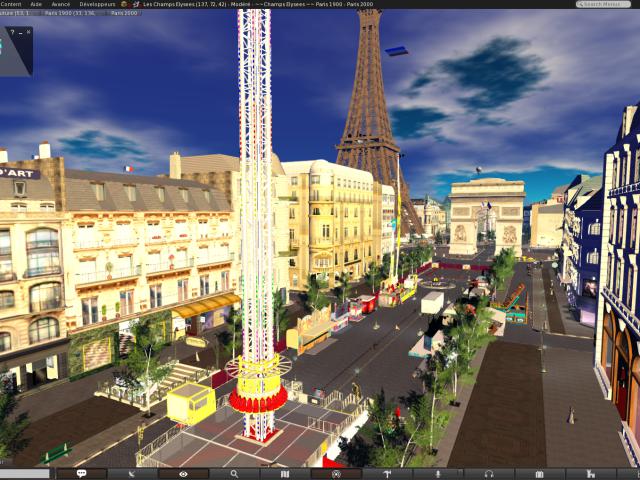The width and height of the screenshot is (640, 480).
Task: Open the Content menu
Action: (x=11, y=4)
